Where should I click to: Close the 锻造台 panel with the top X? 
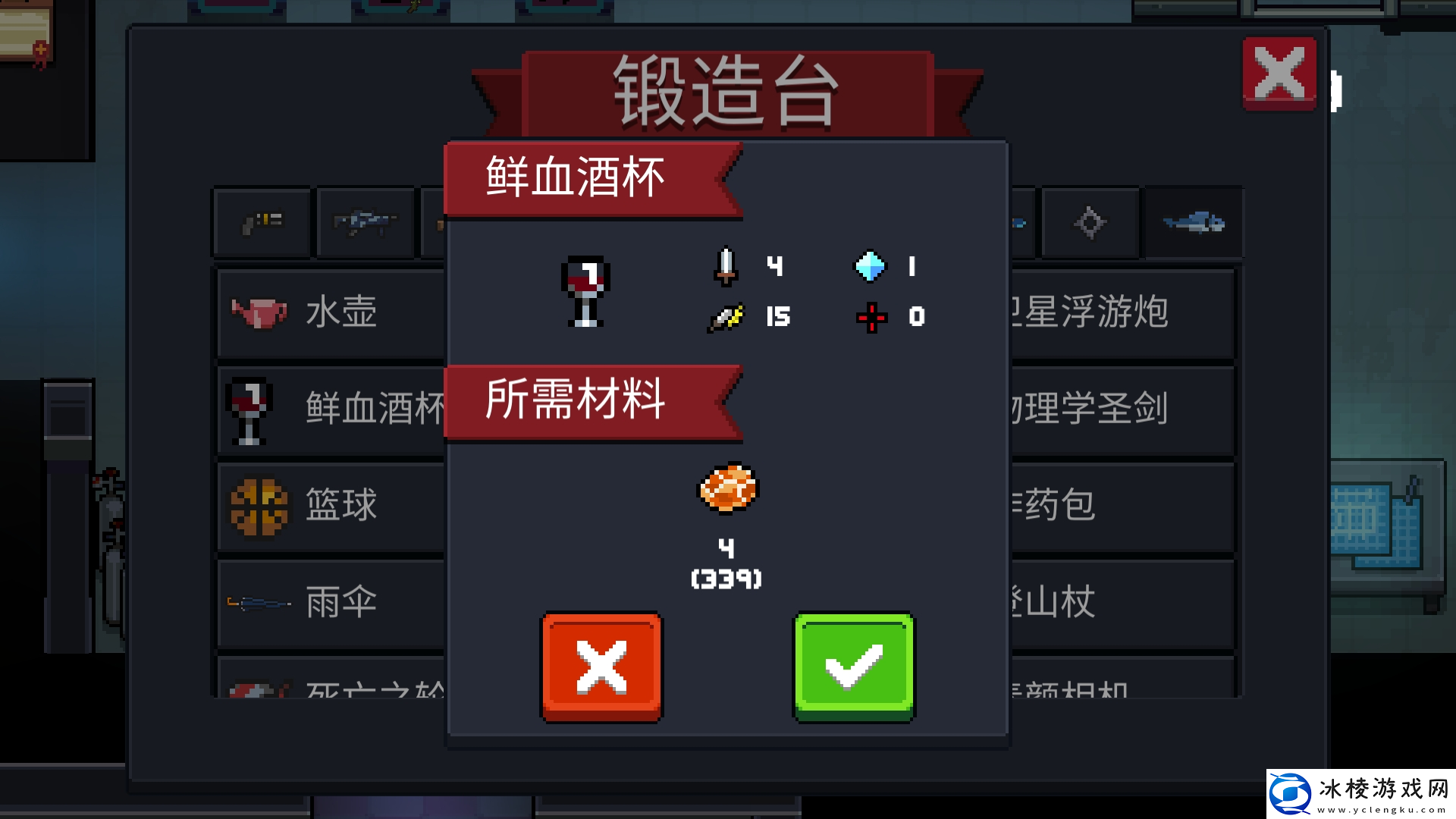click(x=1279, y=74)
